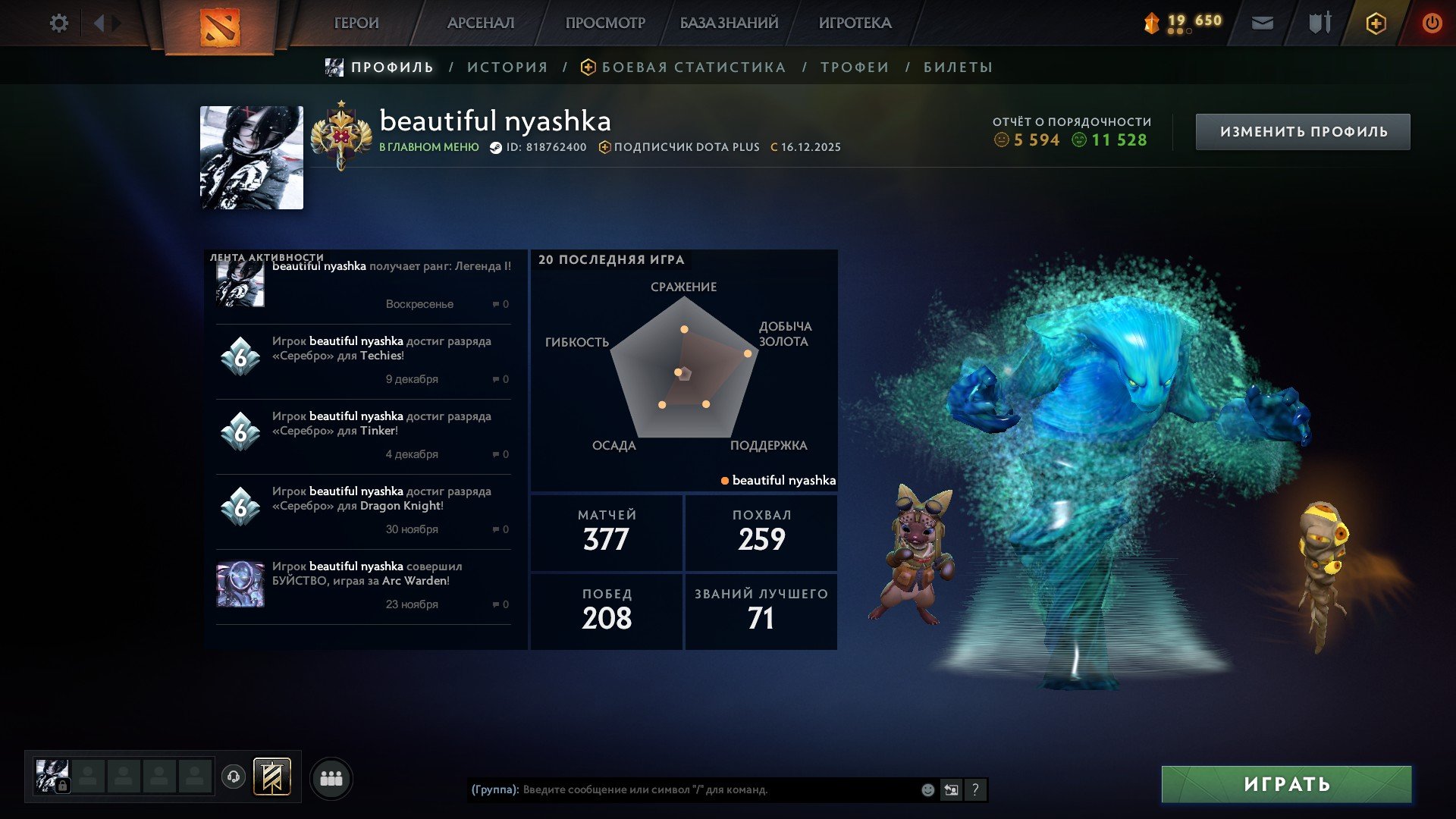Open the emoticon smiley in chat bar

927,790
